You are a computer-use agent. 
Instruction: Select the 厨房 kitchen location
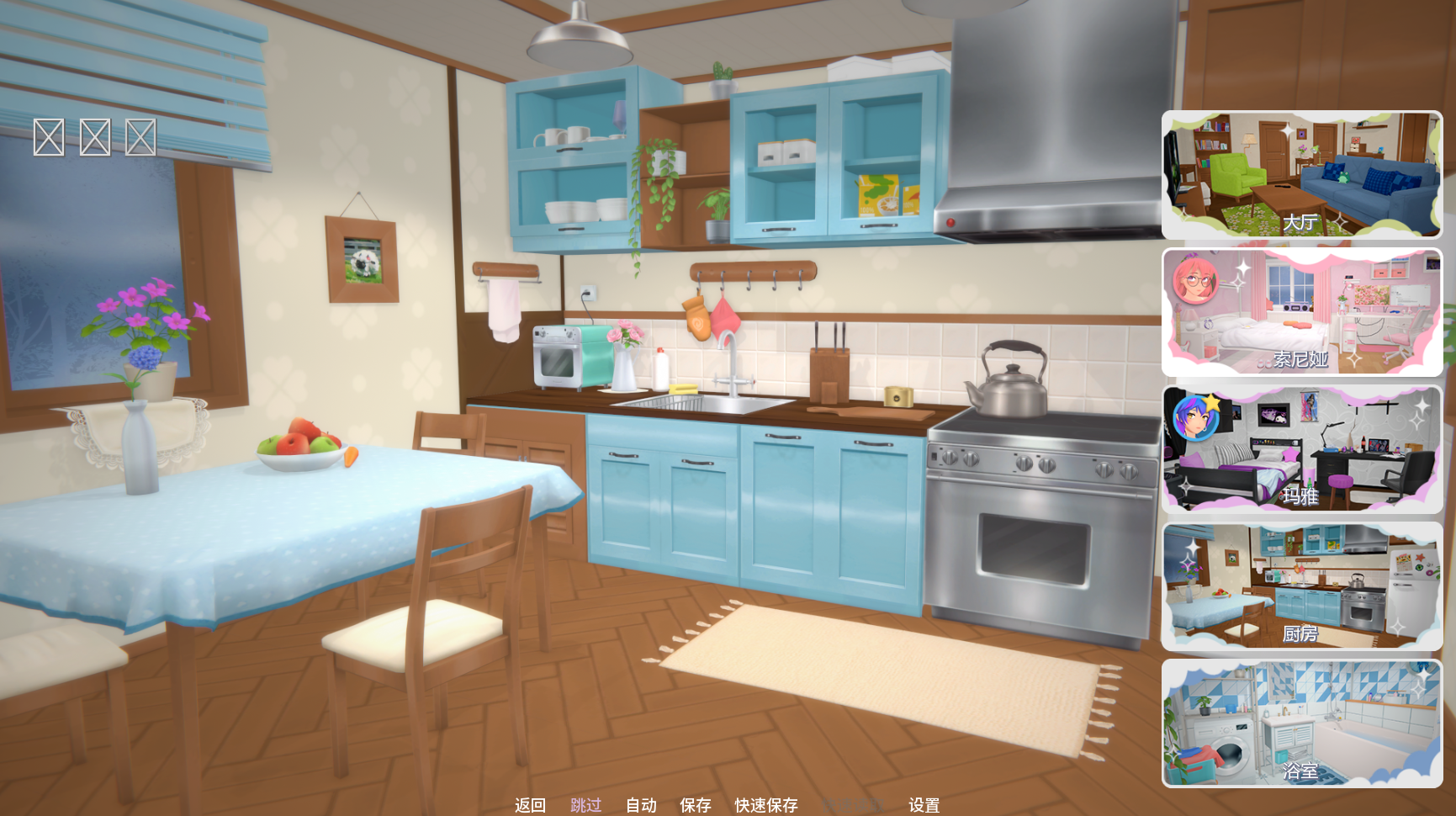coord(1301,586)
